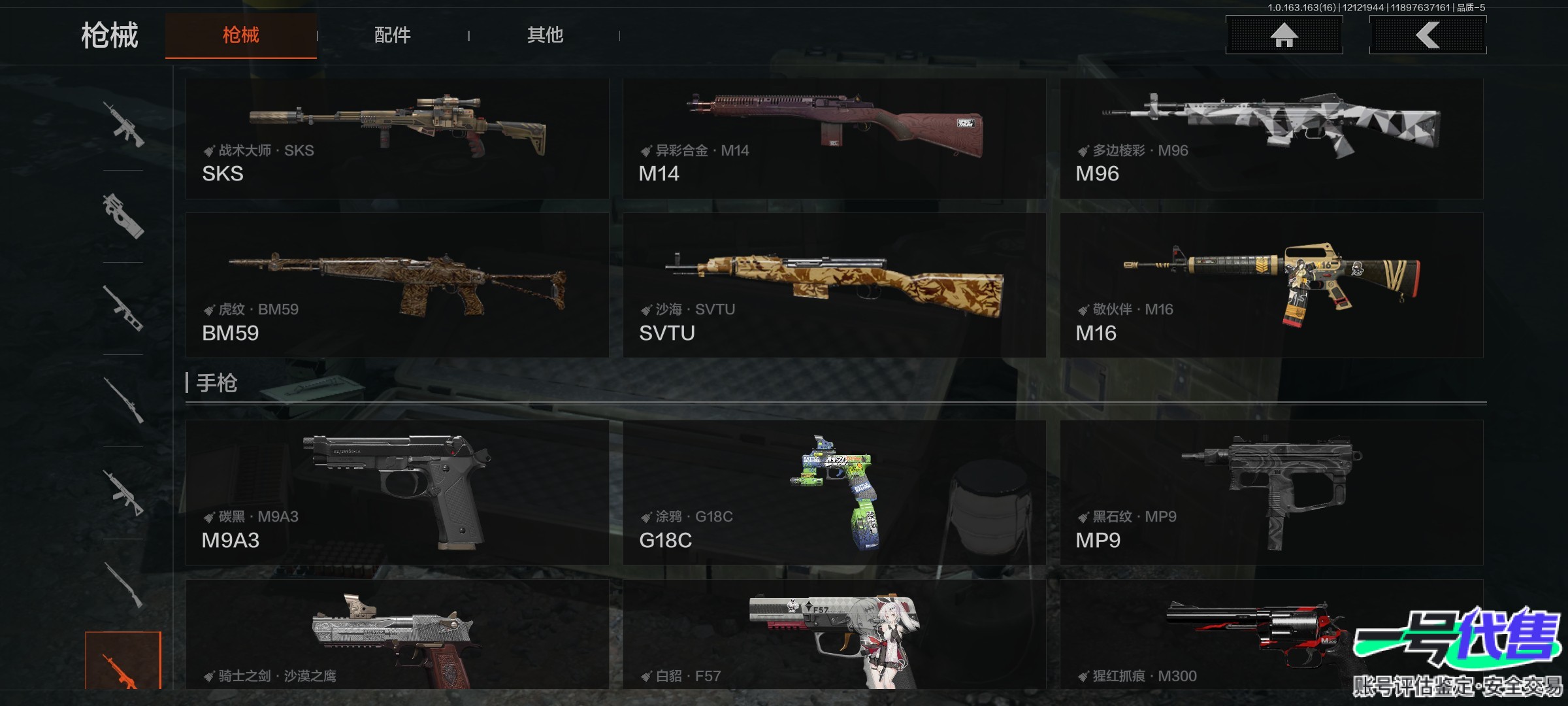The image size is (1568, 706).
Task: Open the 配件 tab
Action: pos(392,35)
